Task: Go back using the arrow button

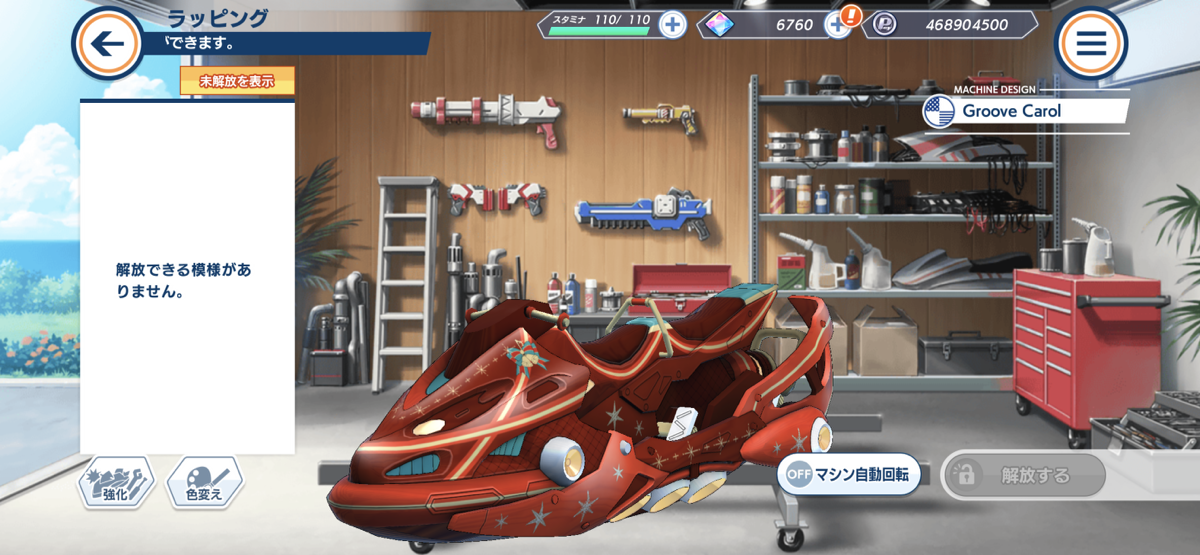Action: (x=107, y=43)
